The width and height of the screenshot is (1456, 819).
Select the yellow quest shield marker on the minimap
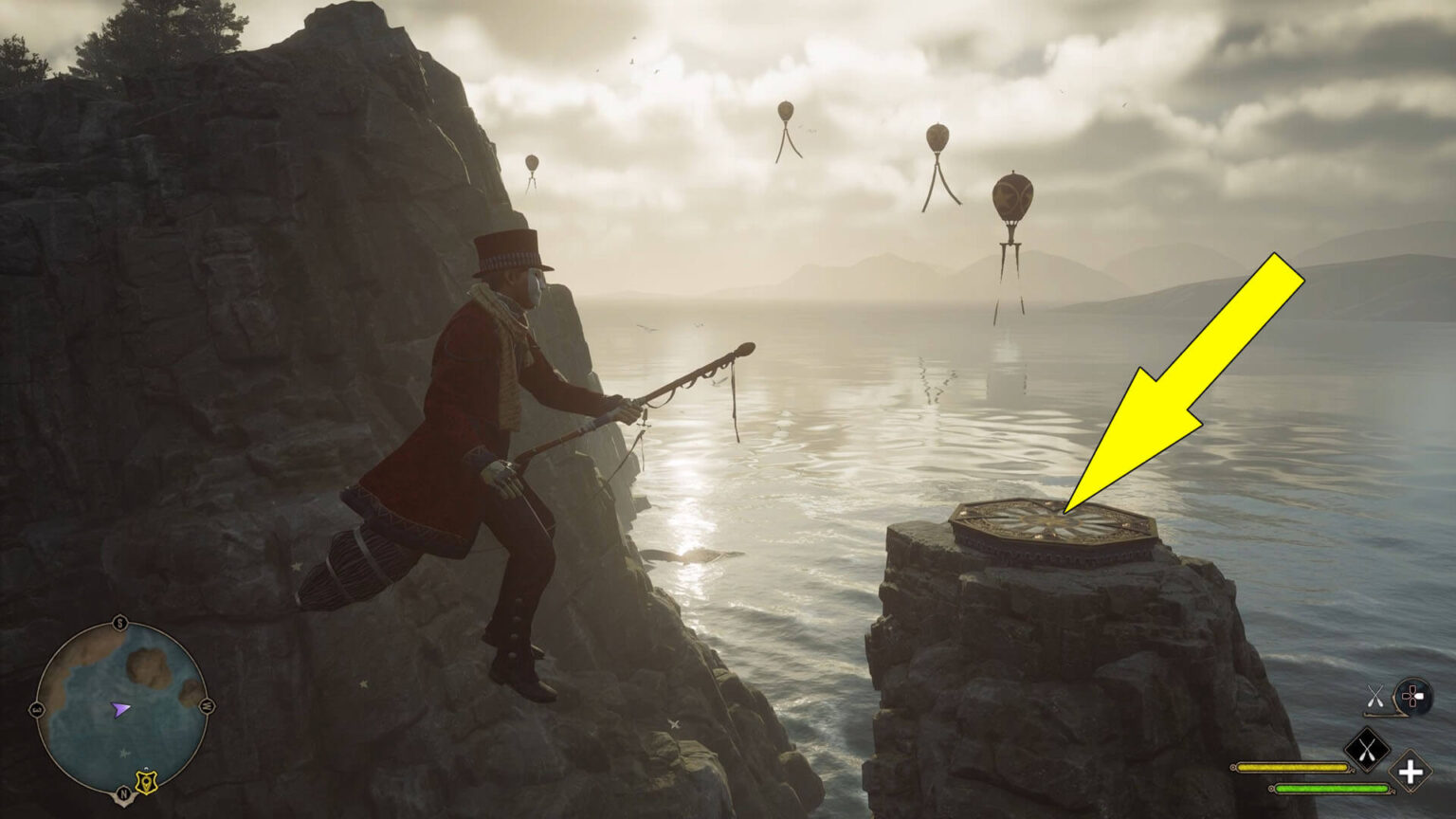pos(147,781)
